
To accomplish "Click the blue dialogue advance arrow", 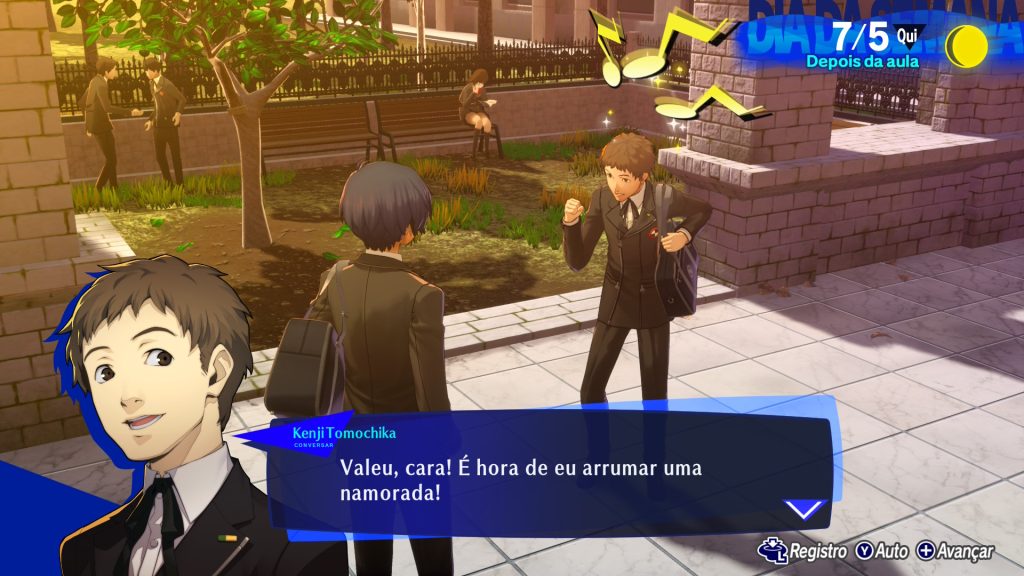I will coord(803,509).
